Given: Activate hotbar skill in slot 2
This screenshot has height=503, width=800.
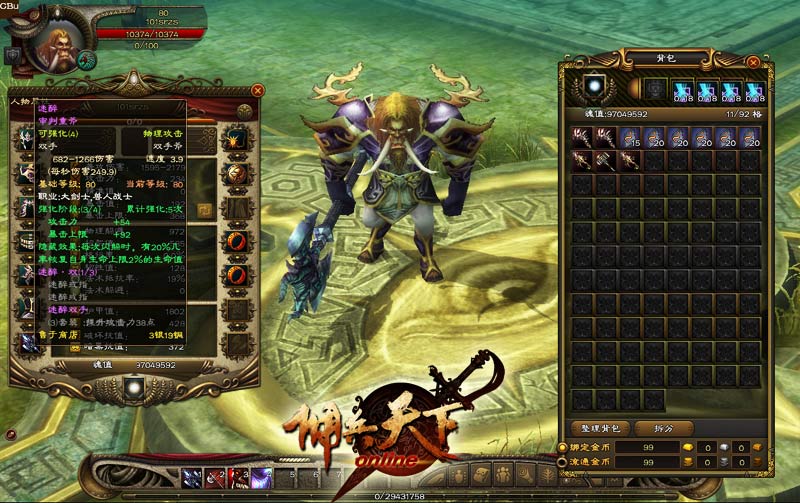Looking at the screenshot, I should (215, 477).
